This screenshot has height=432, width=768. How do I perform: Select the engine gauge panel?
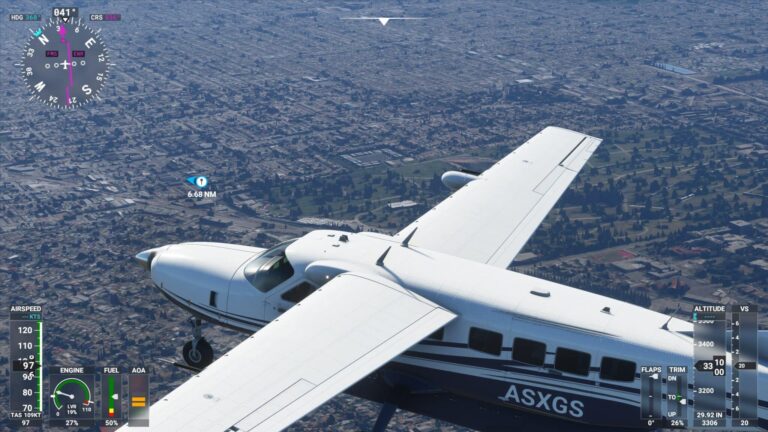click(x=72, y=397)
